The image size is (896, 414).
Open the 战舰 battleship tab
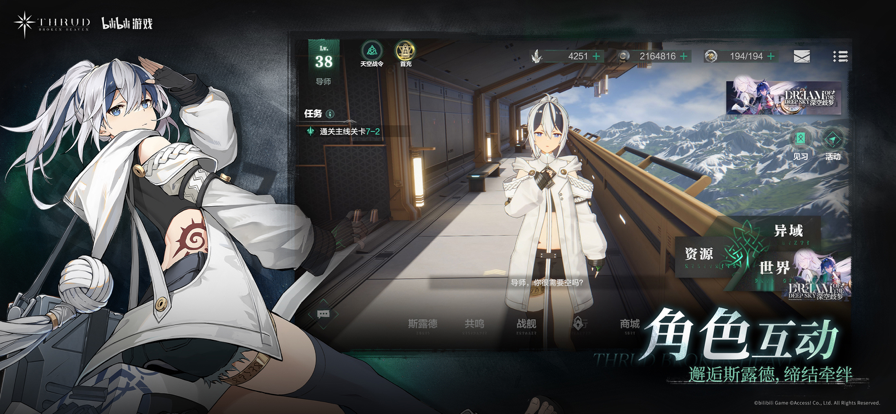click(x=526, y=324)
